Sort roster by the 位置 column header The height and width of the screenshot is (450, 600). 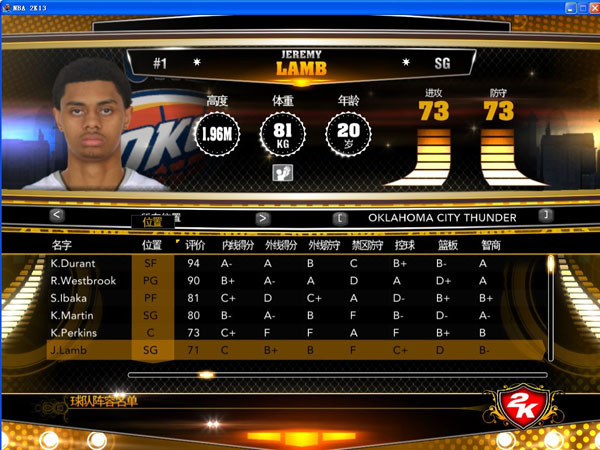coord(152,244)
